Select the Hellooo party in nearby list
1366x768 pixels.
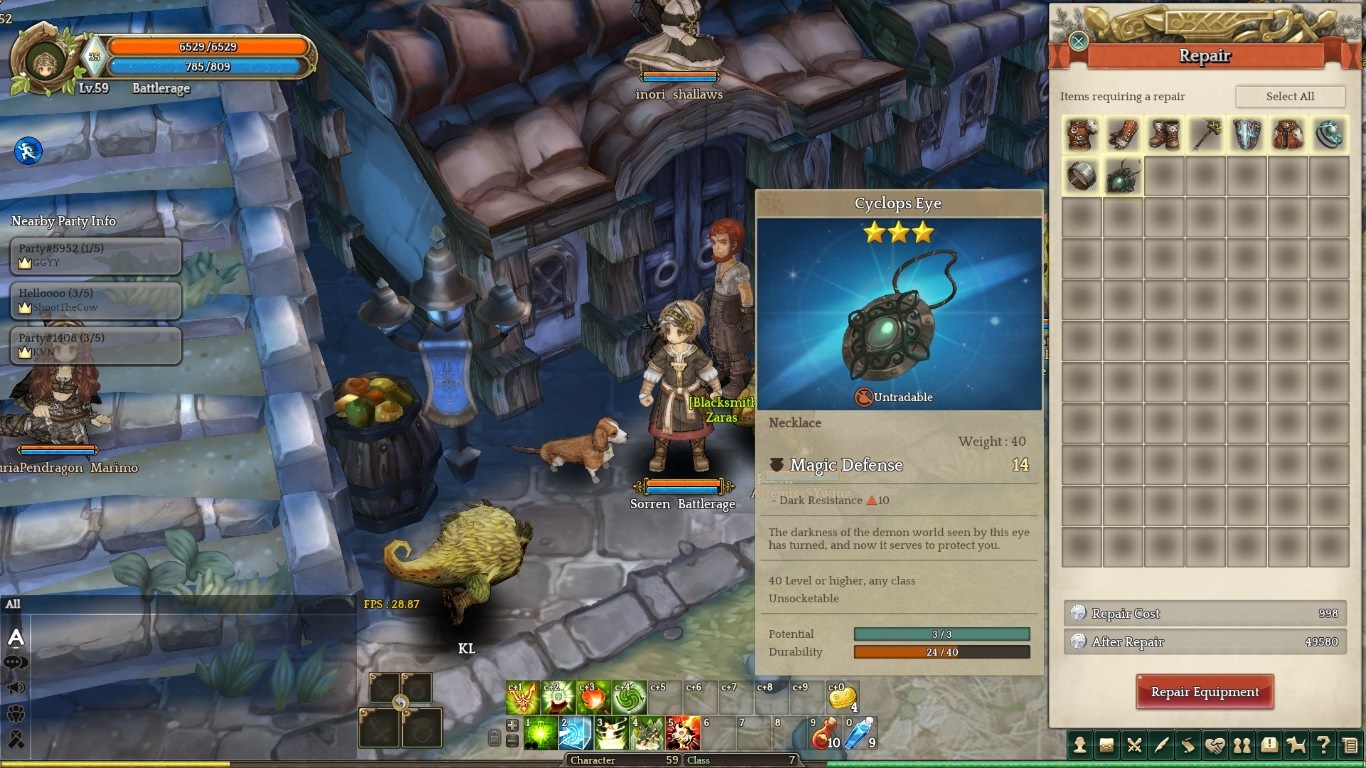coord(96,300)
